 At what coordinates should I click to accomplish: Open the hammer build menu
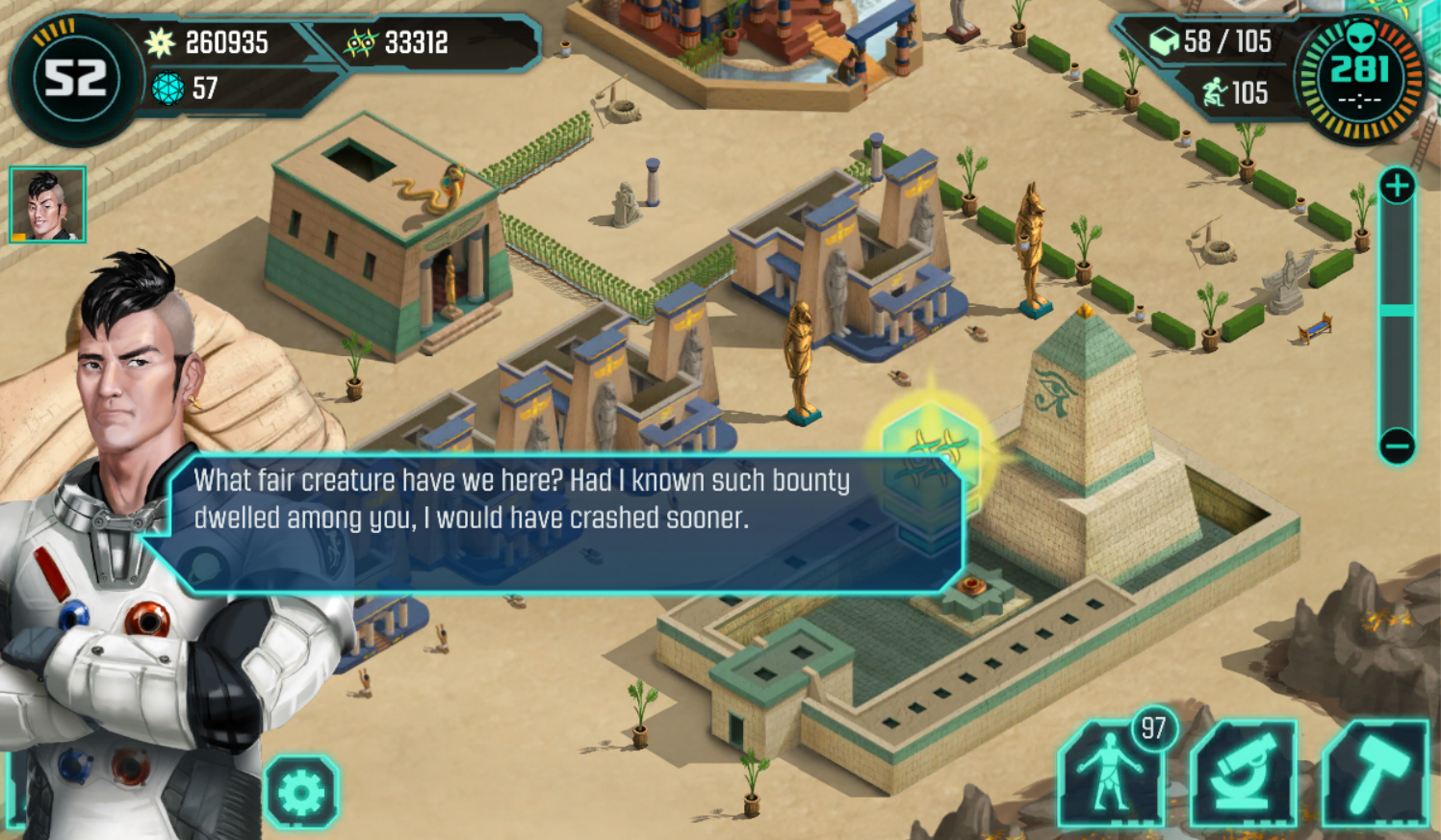(x=1375, y=775)
